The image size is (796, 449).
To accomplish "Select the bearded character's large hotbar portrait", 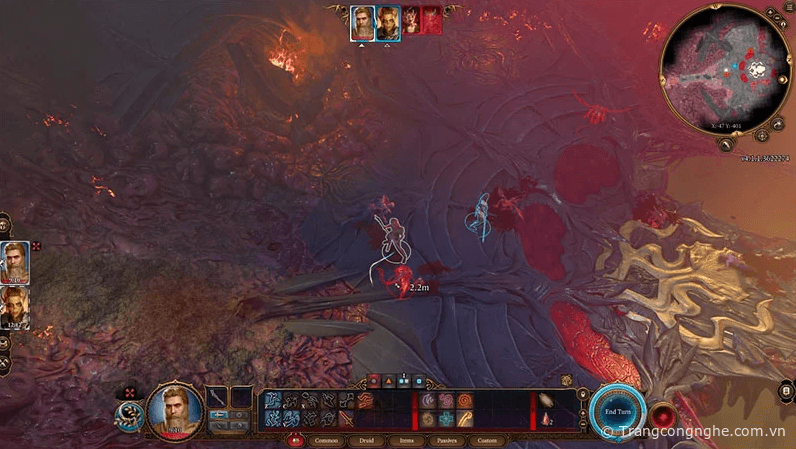I will [175, 410].
